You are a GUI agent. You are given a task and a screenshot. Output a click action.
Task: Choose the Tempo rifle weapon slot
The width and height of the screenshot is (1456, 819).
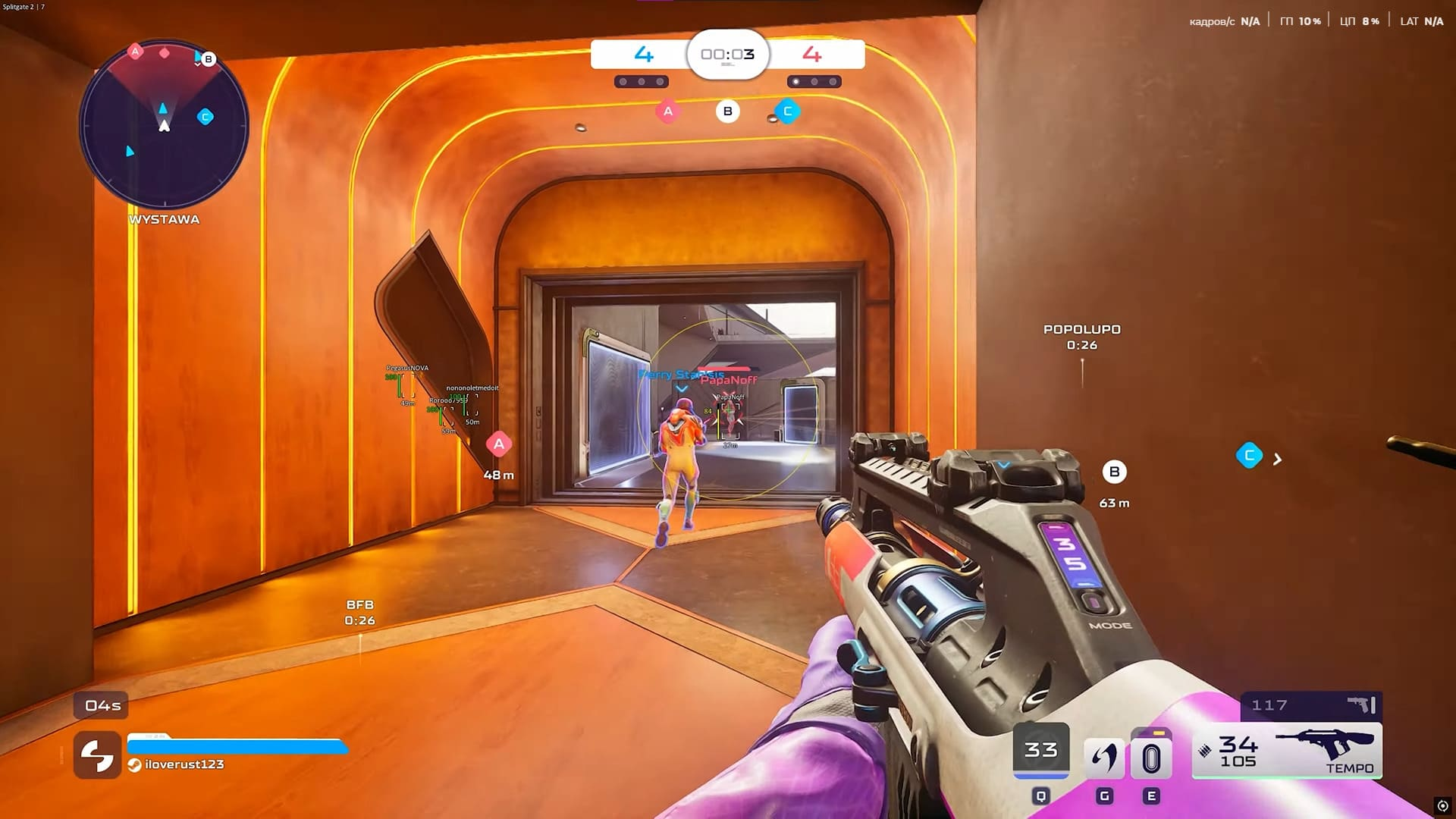tap(1287, 751)
